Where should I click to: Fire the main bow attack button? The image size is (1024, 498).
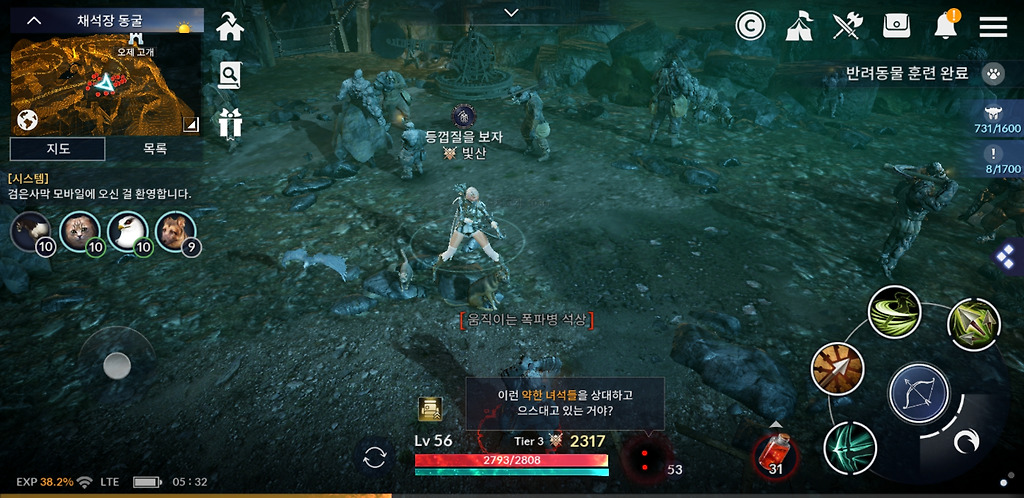click(919, 392)
